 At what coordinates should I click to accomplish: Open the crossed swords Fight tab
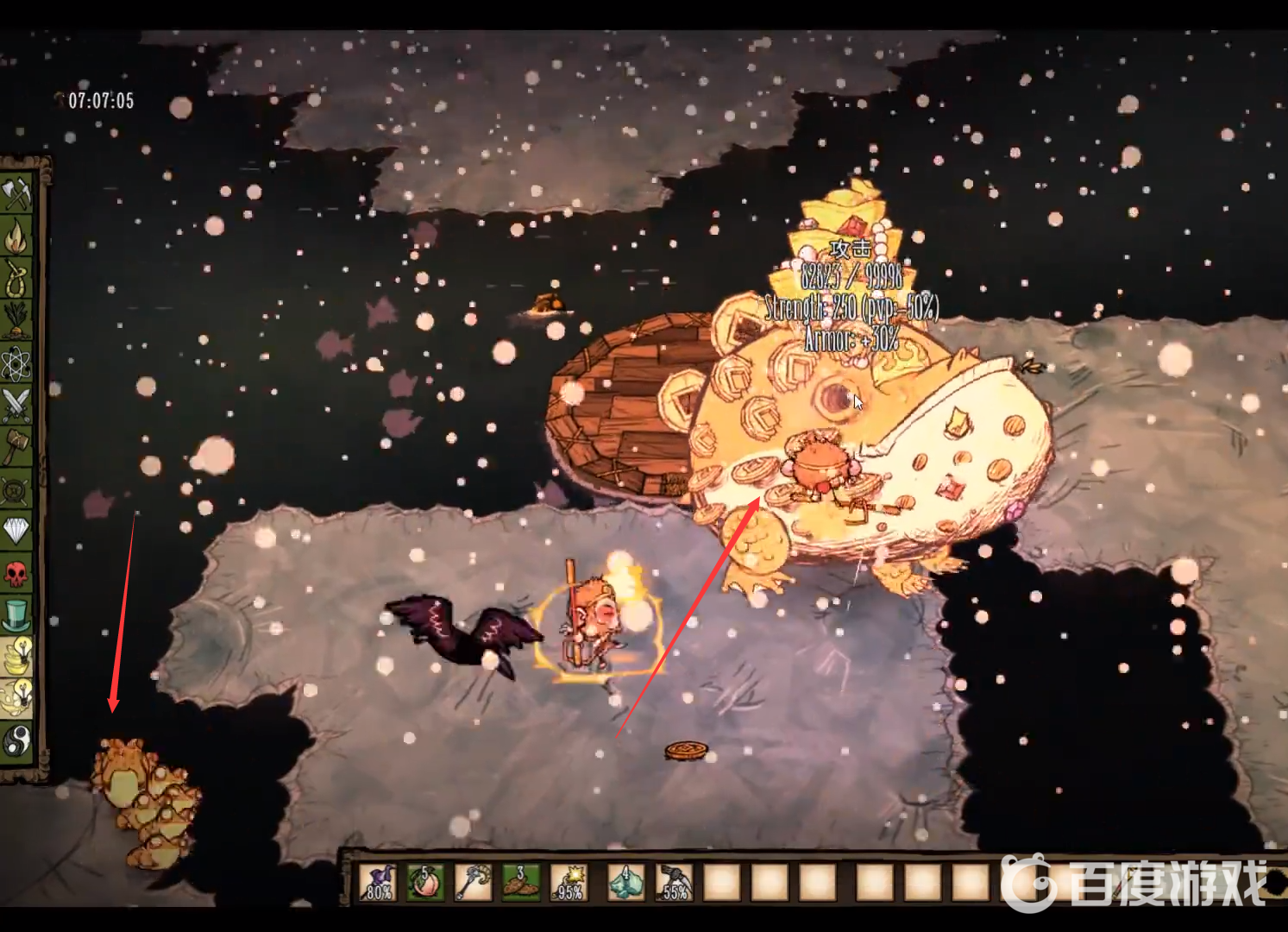click(x=16, y=404)
